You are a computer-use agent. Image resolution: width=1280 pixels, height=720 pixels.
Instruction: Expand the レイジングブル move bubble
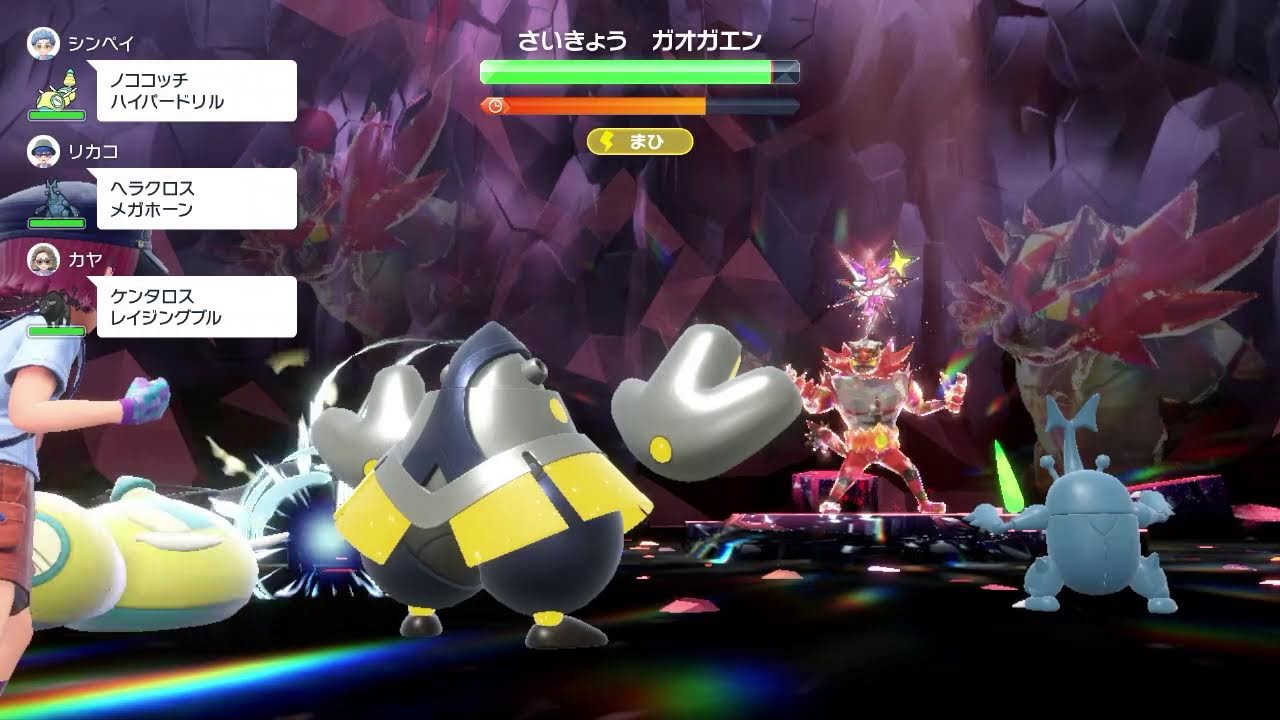[195, 307]
